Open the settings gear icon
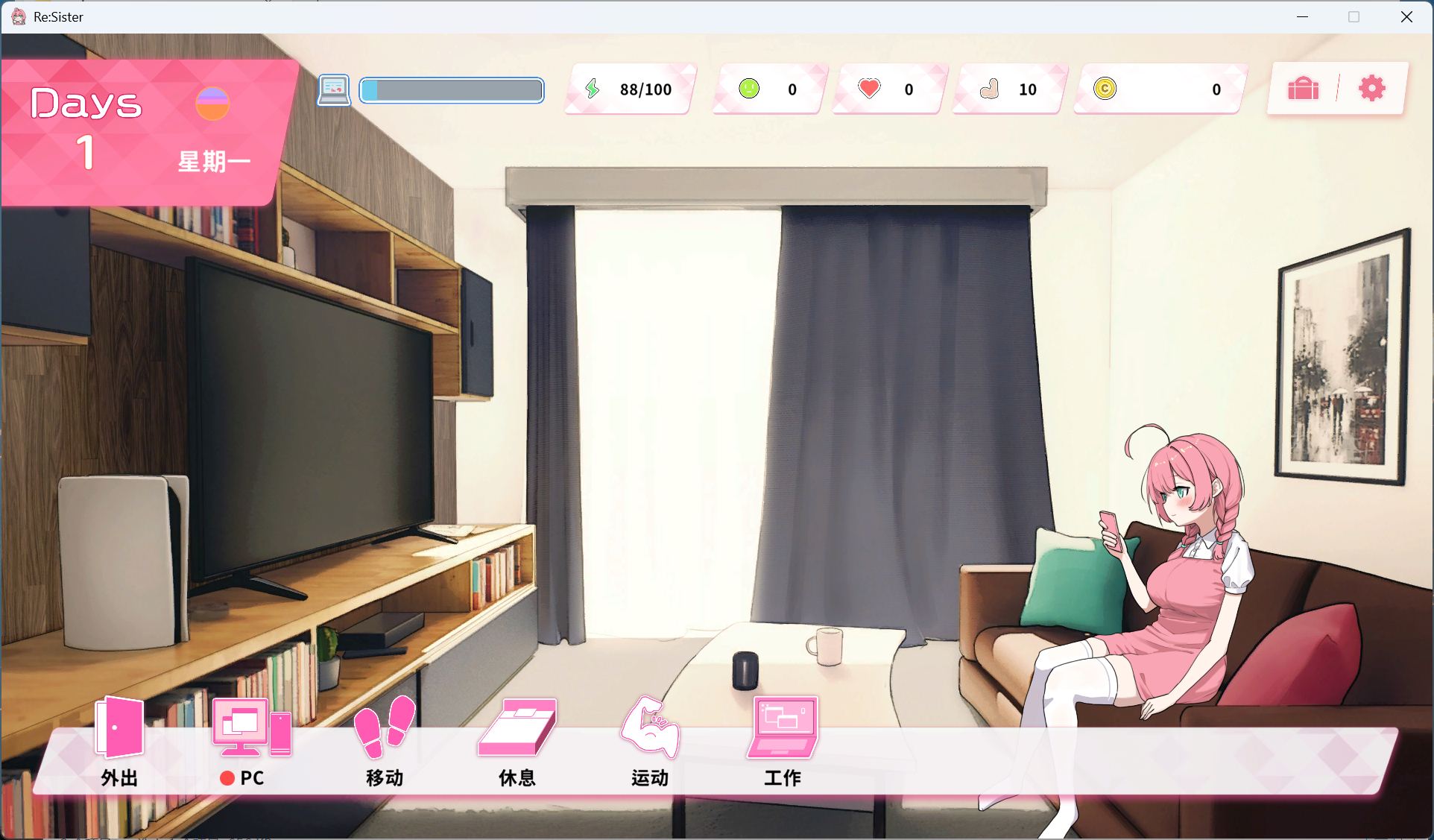The image size is (1434, 840). pos(1371,89)
